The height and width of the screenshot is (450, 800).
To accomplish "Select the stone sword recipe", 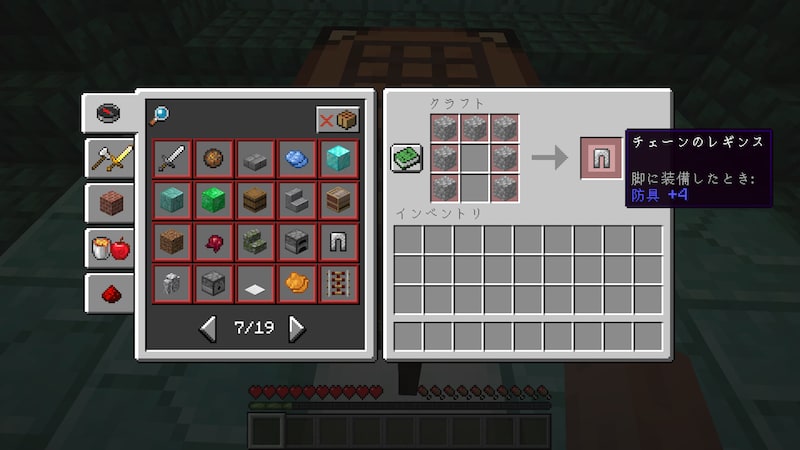I will point(172,159).
